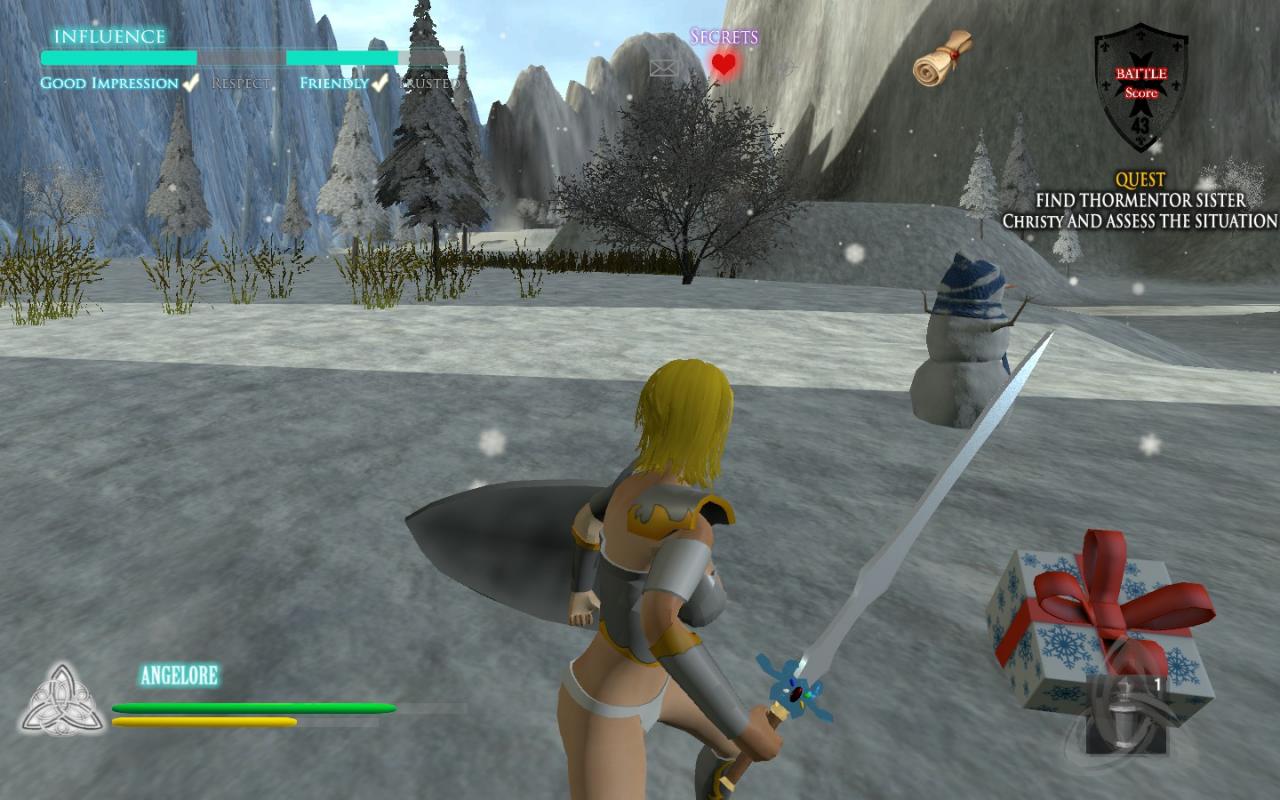Select the Battle Score shield emblem
The height and width of the screenshot is (800, 1280).
click(x=1140, y=88)
